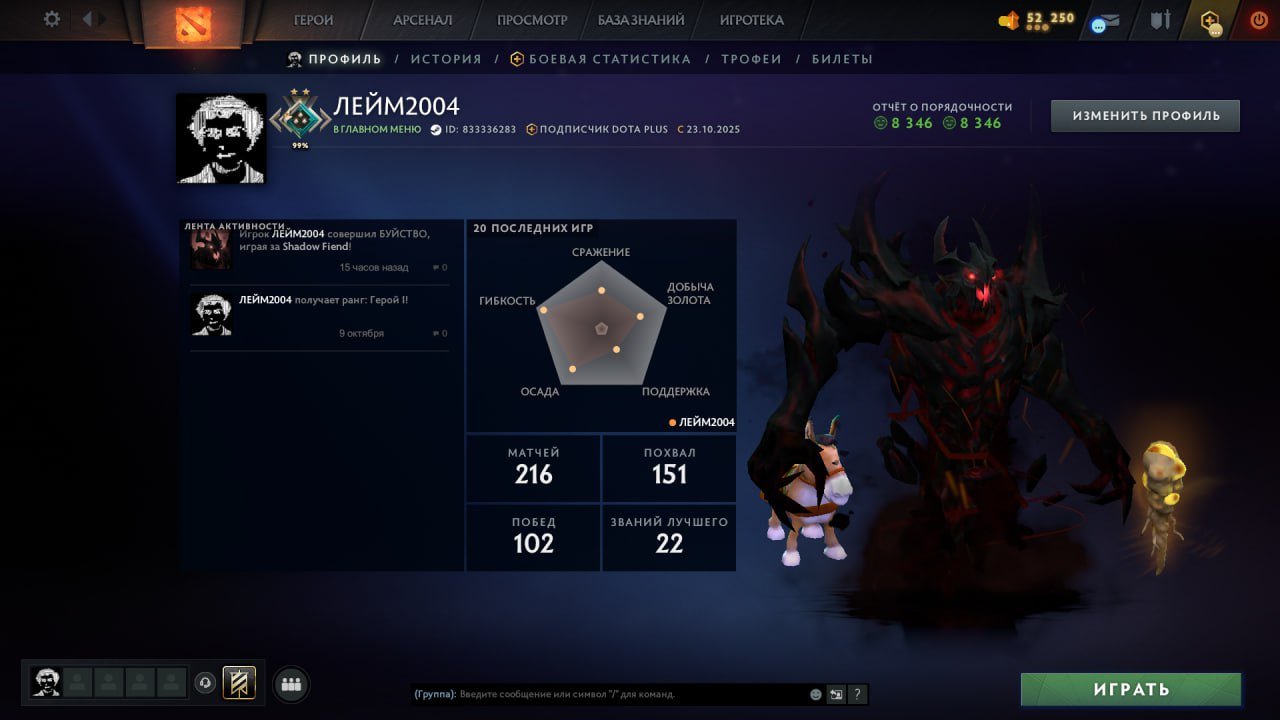Click the power button to exit Dota 2
This screenshot has height=720, width=1280.
click(1260, 18)
